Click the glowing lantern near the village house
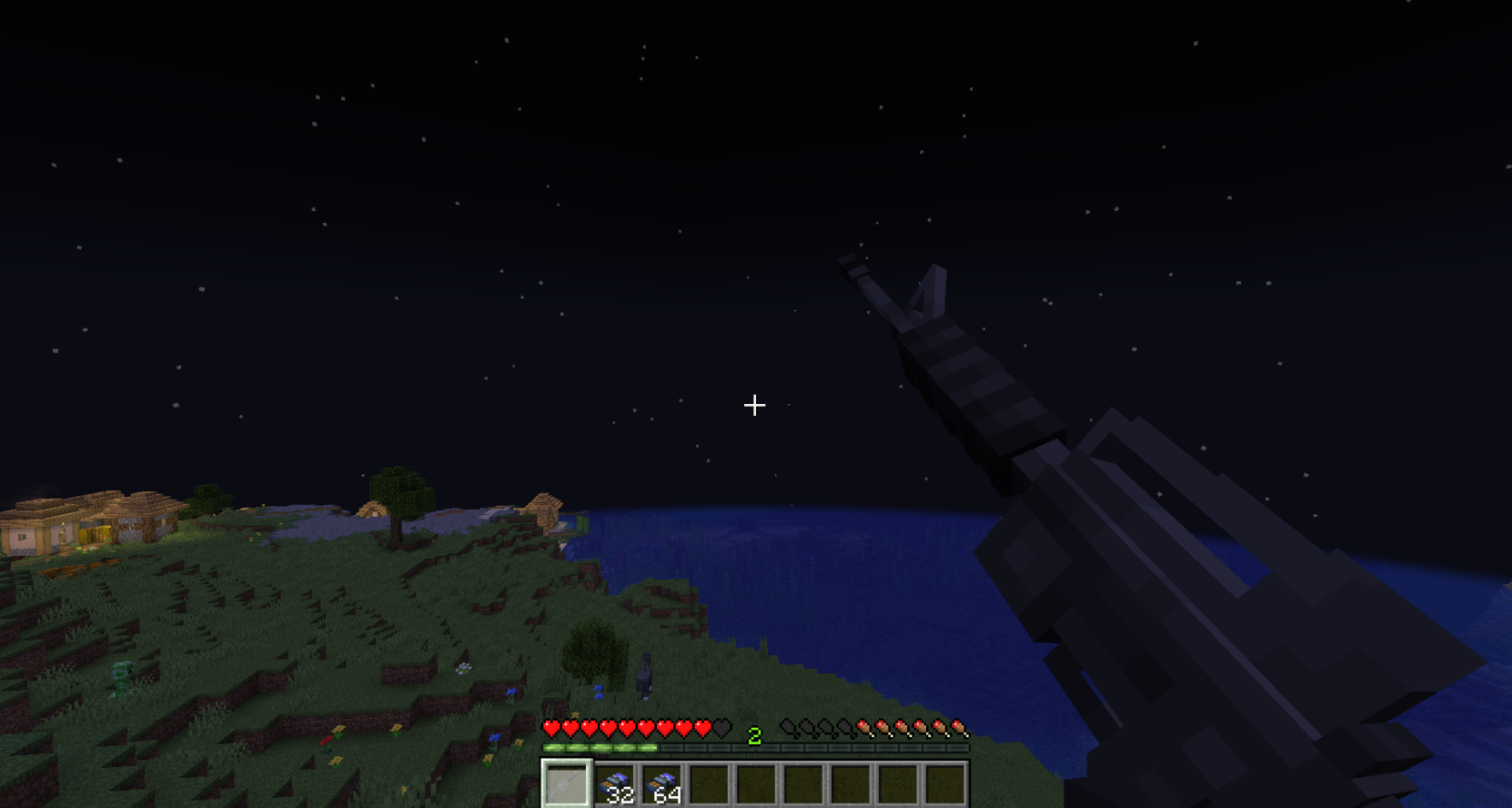This screenshot has height=808, width=1512. [63, 525]
